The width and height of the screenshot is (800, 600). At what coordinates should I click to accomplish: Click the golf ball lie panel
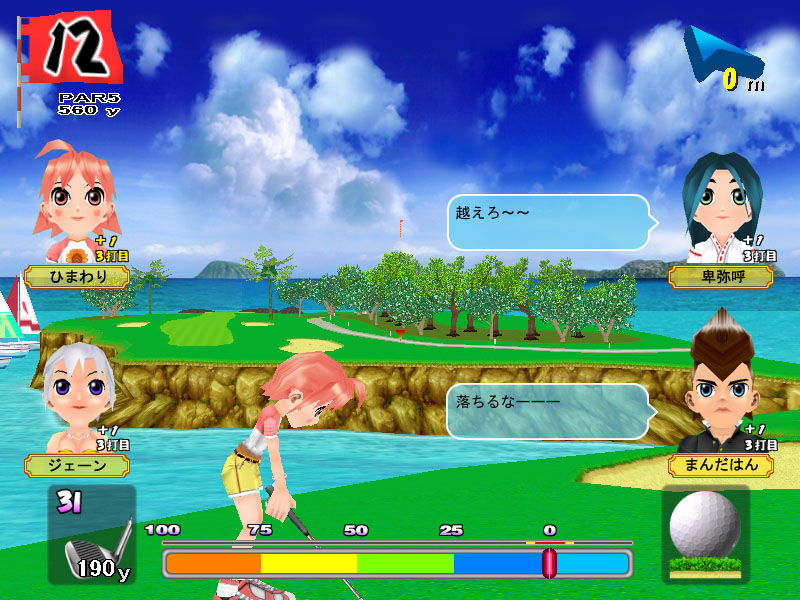point(705,534)
